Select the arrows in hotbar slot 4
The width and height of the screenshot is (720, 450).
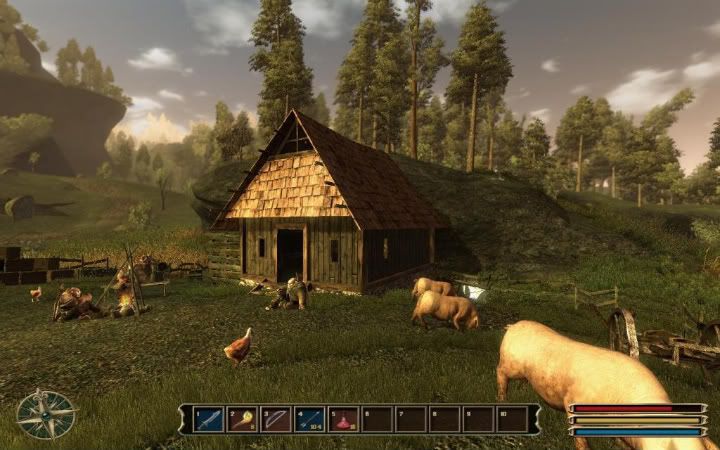coord(310,419)
